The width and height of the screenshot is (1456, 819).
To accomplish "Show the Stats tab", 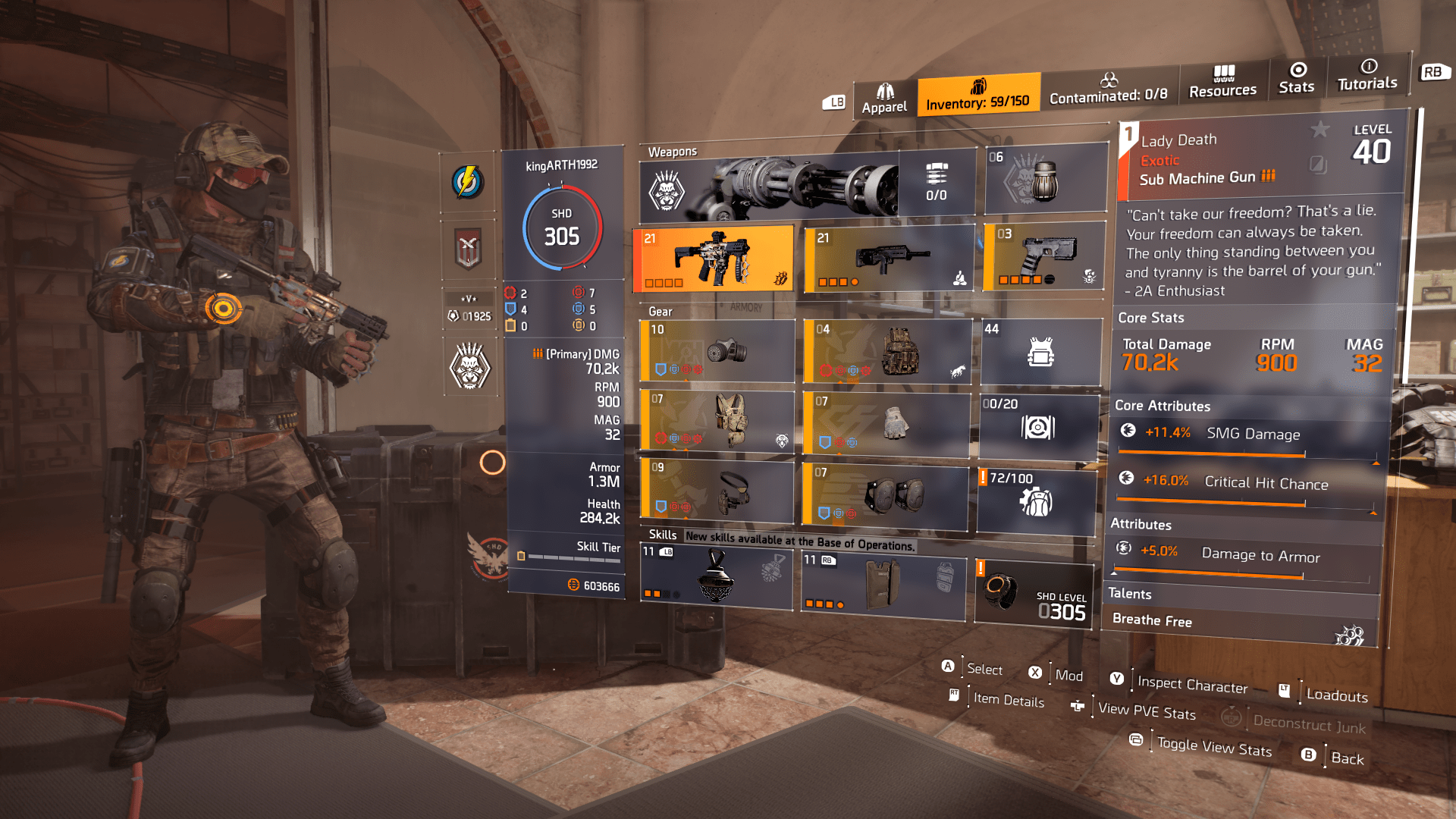I will (x=1297, y=79).
